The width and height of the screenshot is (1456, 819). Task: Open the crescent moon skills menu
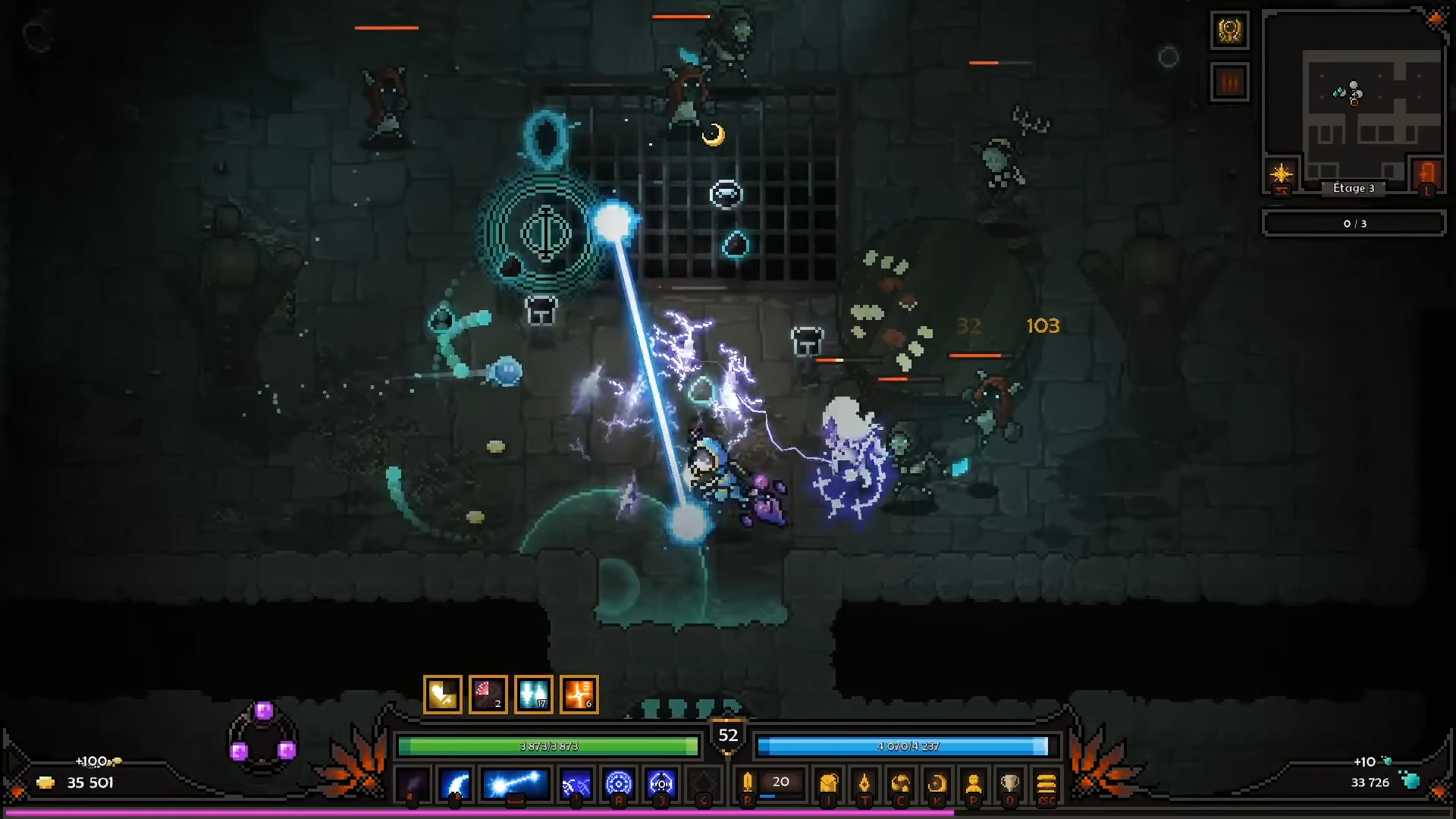tap(937, 783)
